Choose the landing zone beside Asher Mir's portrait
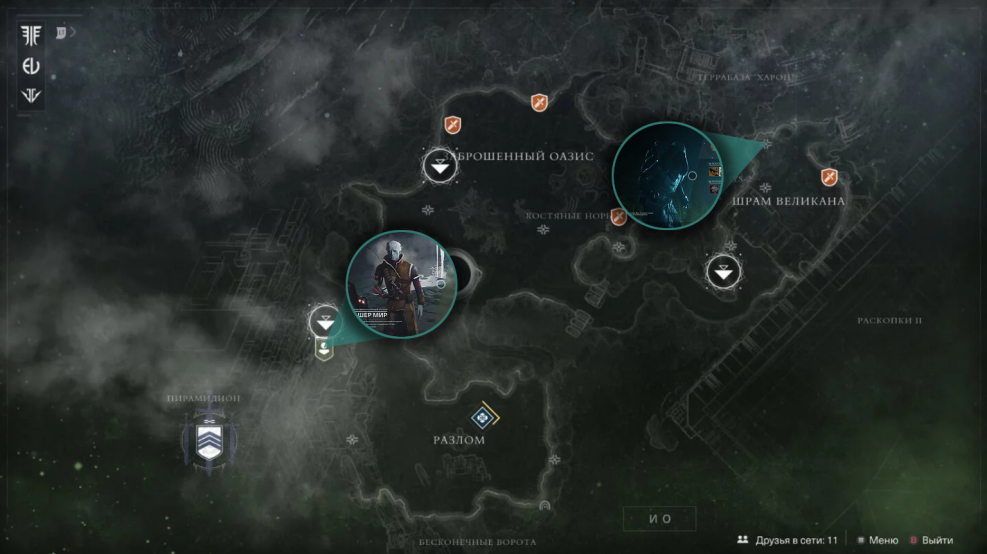The height and width of the screenshot is (554, 987). click(x=325, y=322)
